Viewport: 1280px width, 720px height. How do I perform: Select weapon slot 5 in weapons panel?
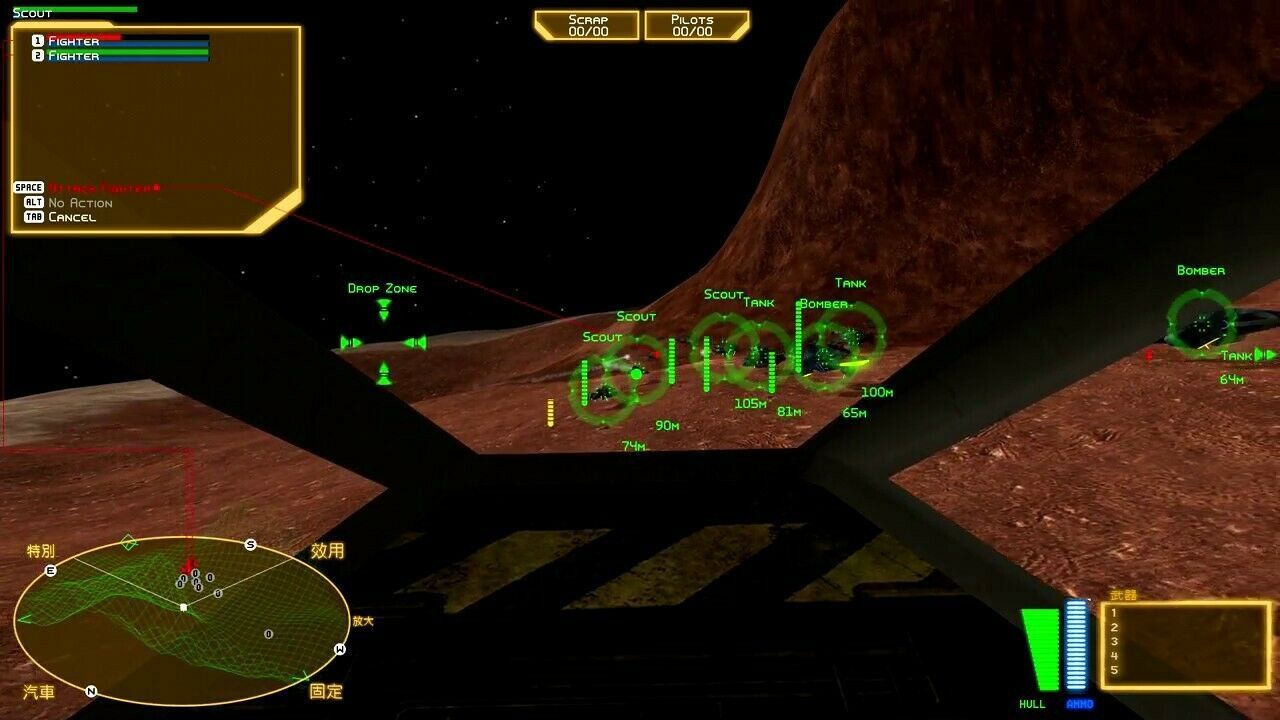pyautogui.click(x=1114, y=670)
